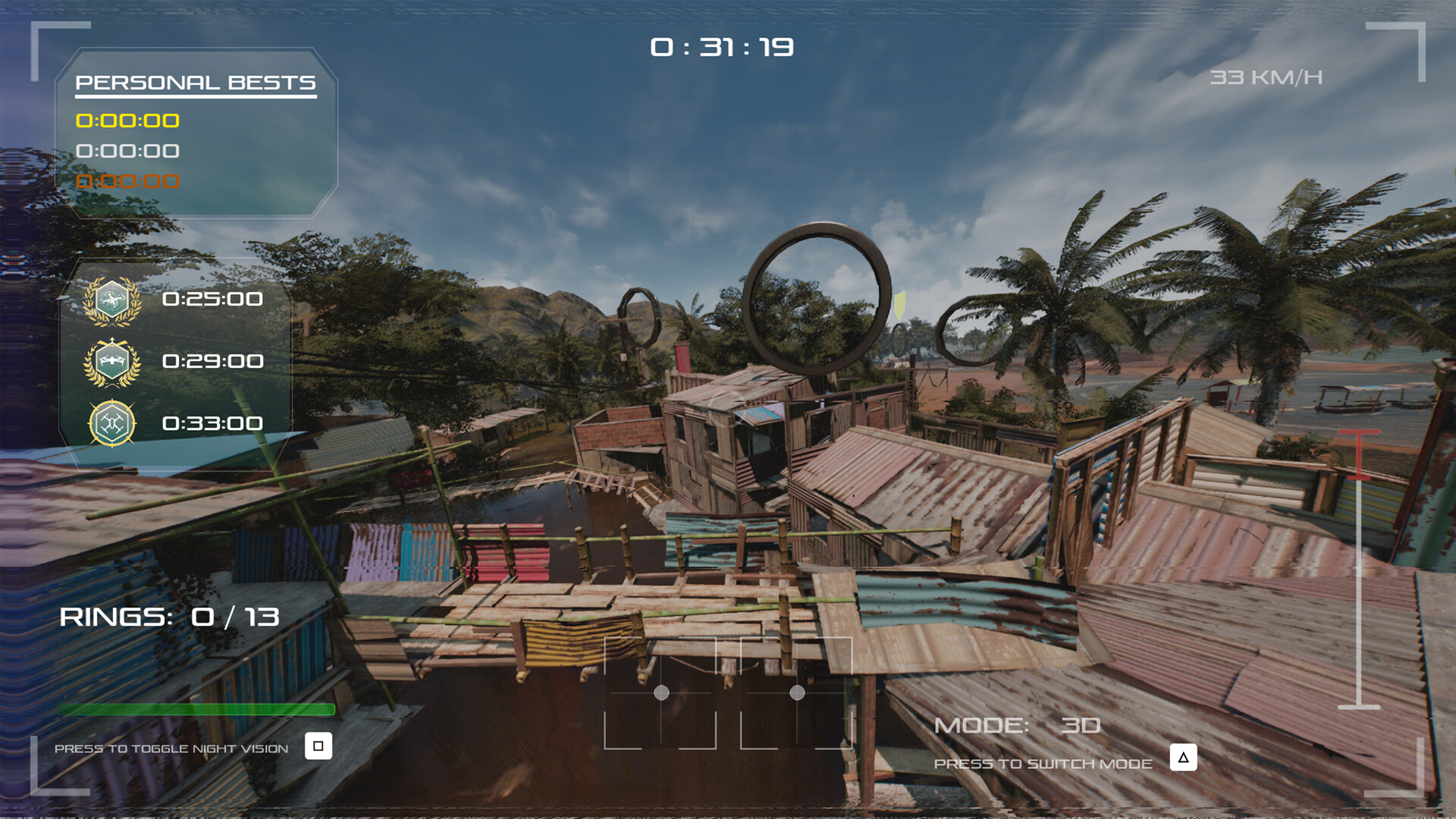This screenshot has height=819, width=1456.
Task: Open the Personal Bests panel heading
Action: pyautogui.click(x=196, y=83)
